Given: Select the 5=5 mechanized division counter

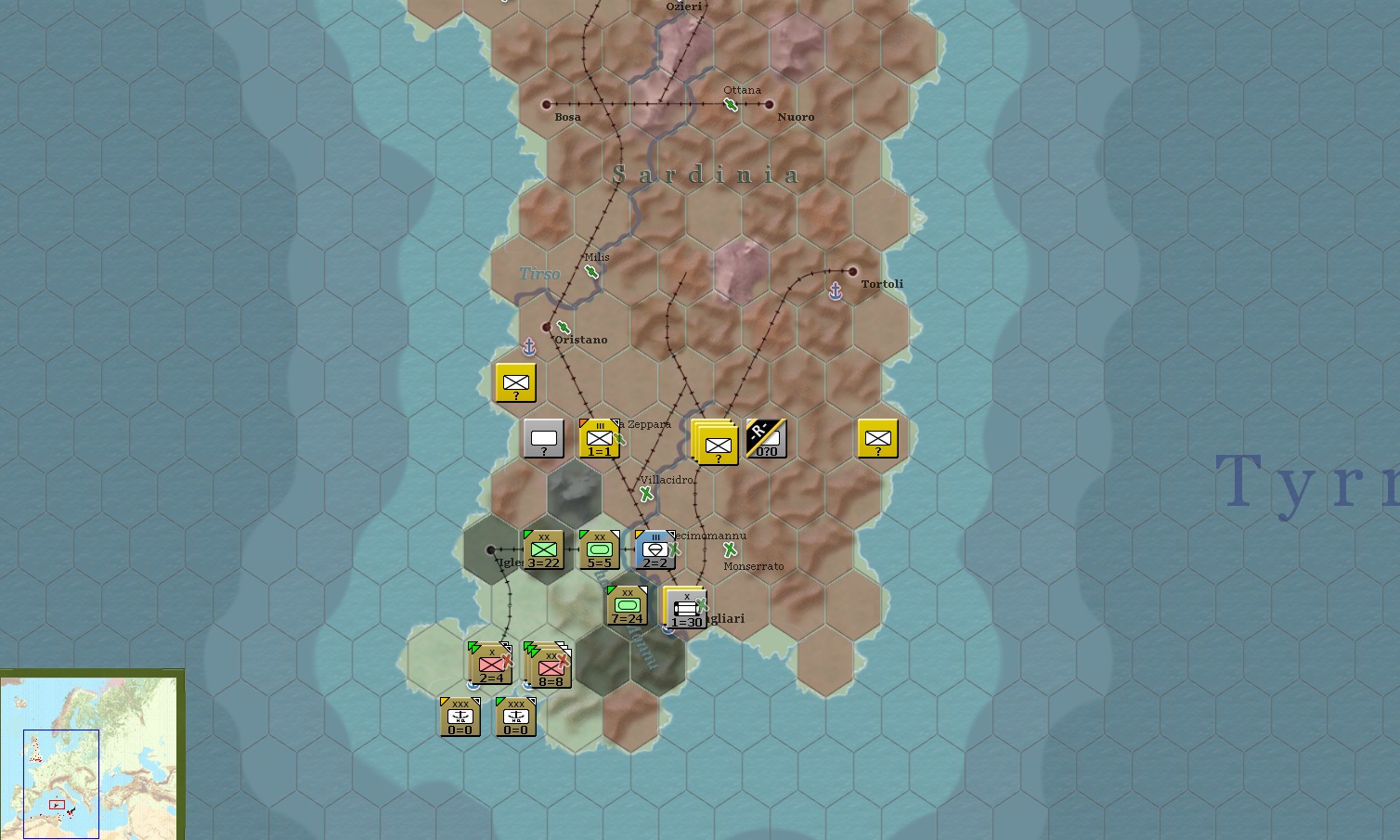Looking at the screenshot, I should pyautogui.click(x=599, y=549).
